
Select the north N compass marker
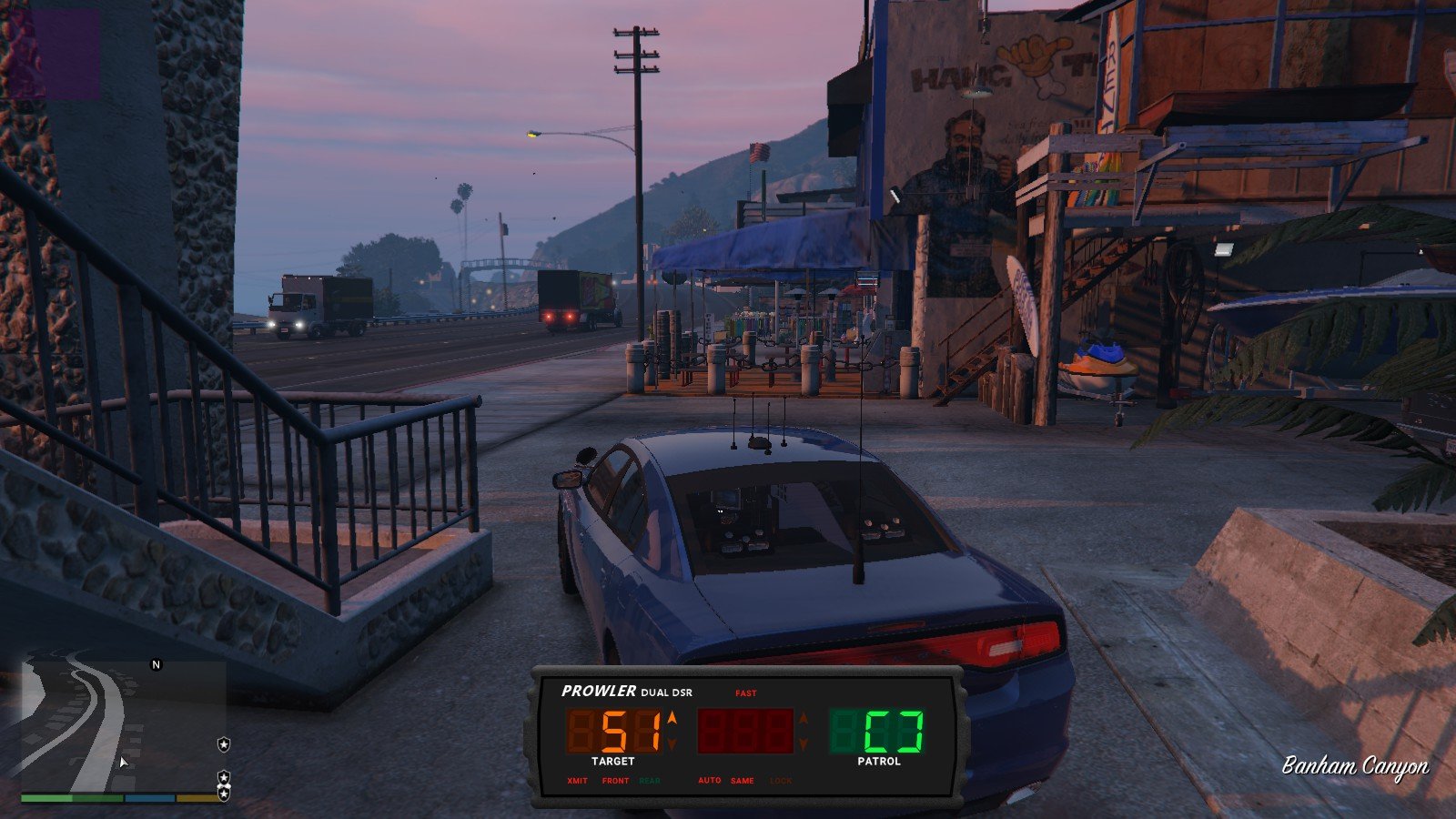[x=156, y=665]
